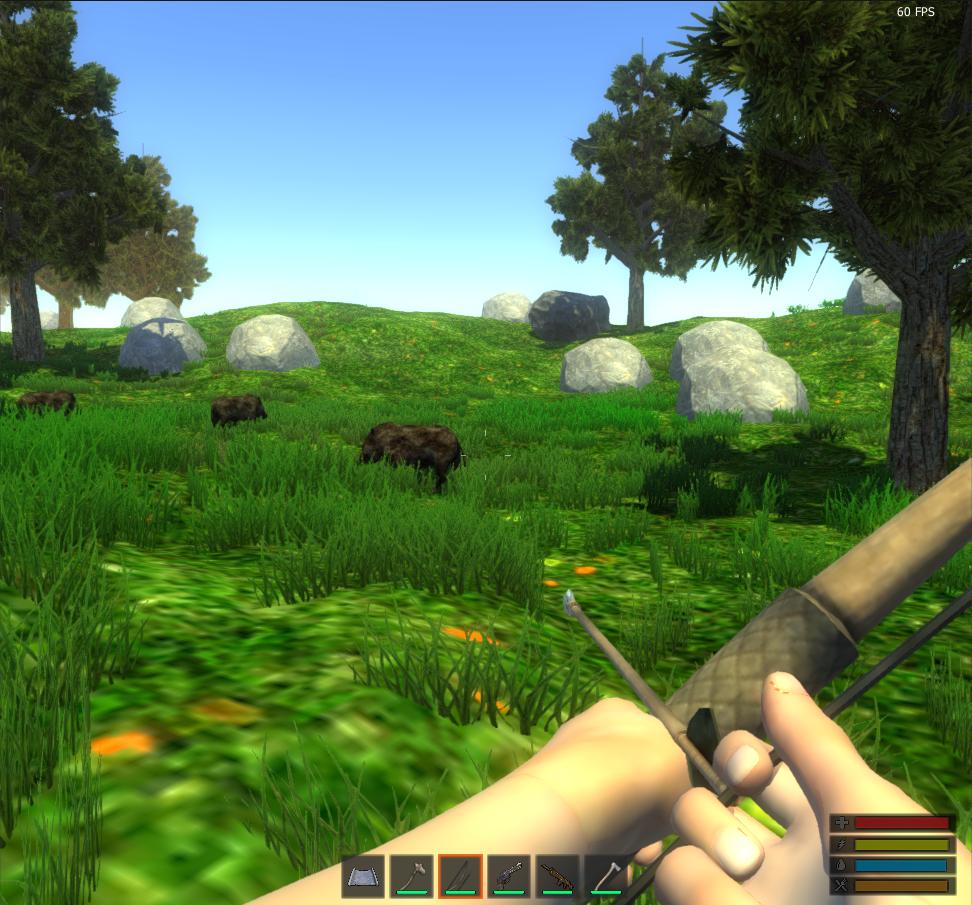Select the highlighted bow slot
The image size is (972, 905).
pyautogui.click(x=460, y=876)
